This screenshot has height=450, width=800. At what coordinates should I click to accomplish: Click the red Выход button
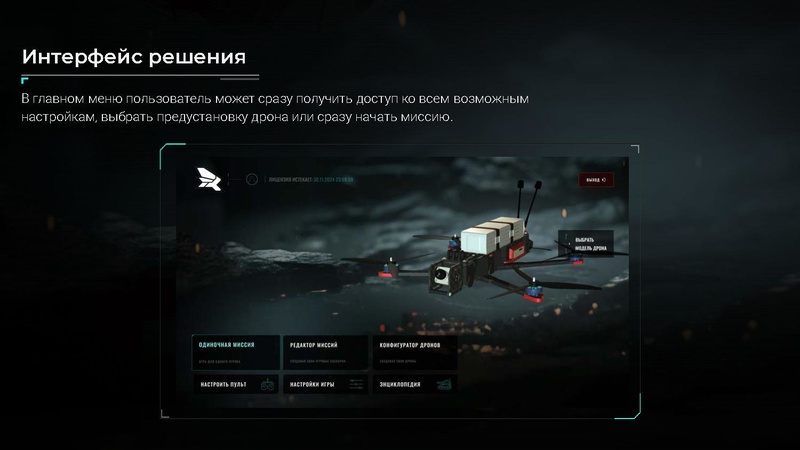click(x=595, y=180)
